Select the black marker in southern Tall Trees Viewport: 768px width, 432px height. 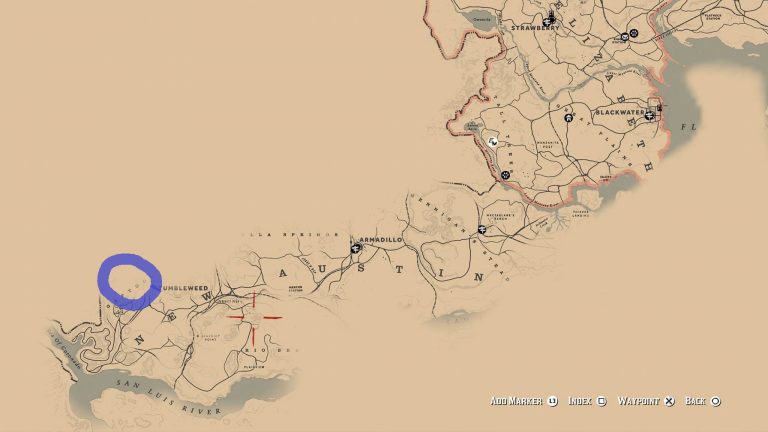tap(506, 175)
